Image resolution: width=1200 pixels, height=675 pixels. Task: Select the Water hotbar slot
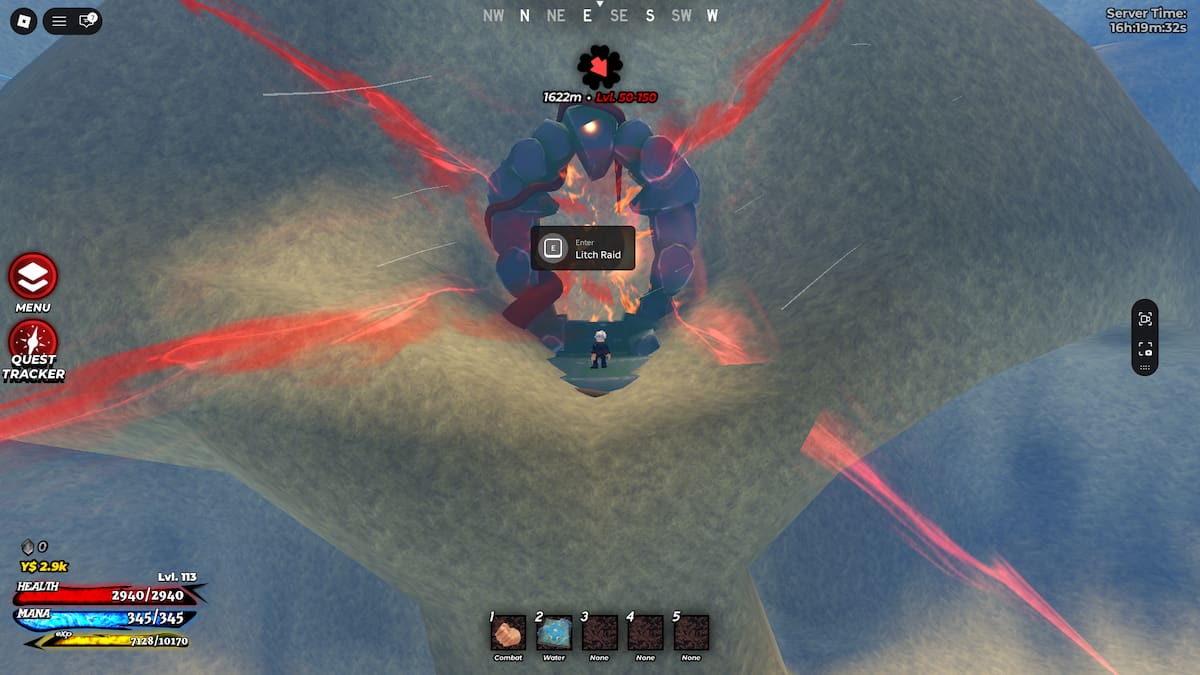pyautogui.click(x=554, y=633)
